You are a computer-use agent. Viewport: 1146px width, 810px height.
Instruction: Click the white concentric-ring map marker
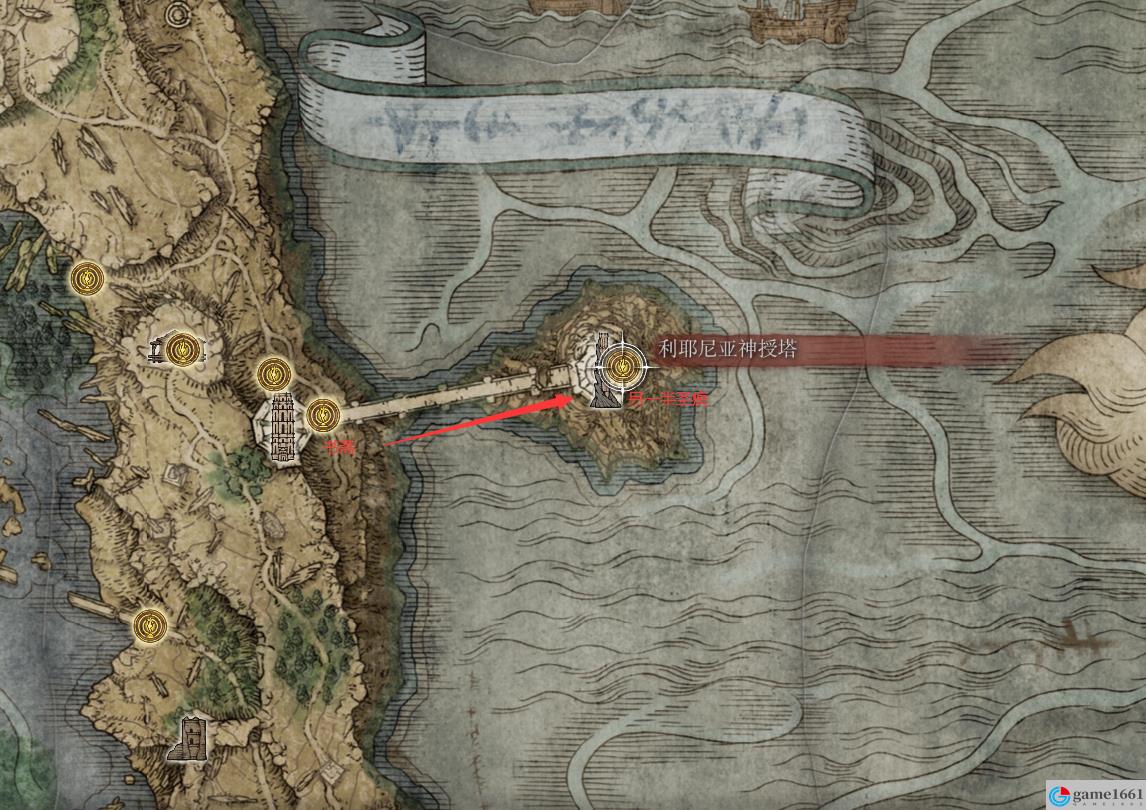click(x=179, y=15)
